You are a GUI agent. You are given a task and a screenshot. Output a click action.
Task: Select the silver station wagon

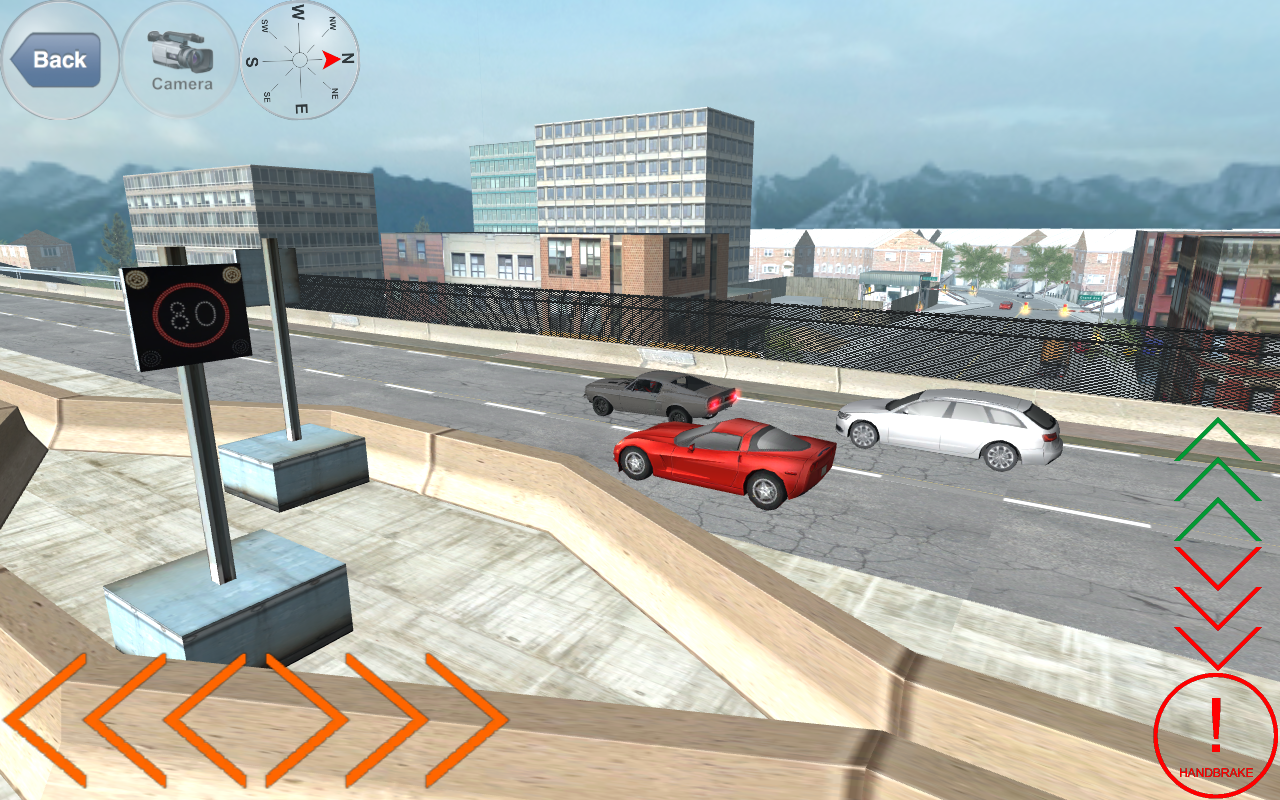pyautogui.click(x=950, y=425)
